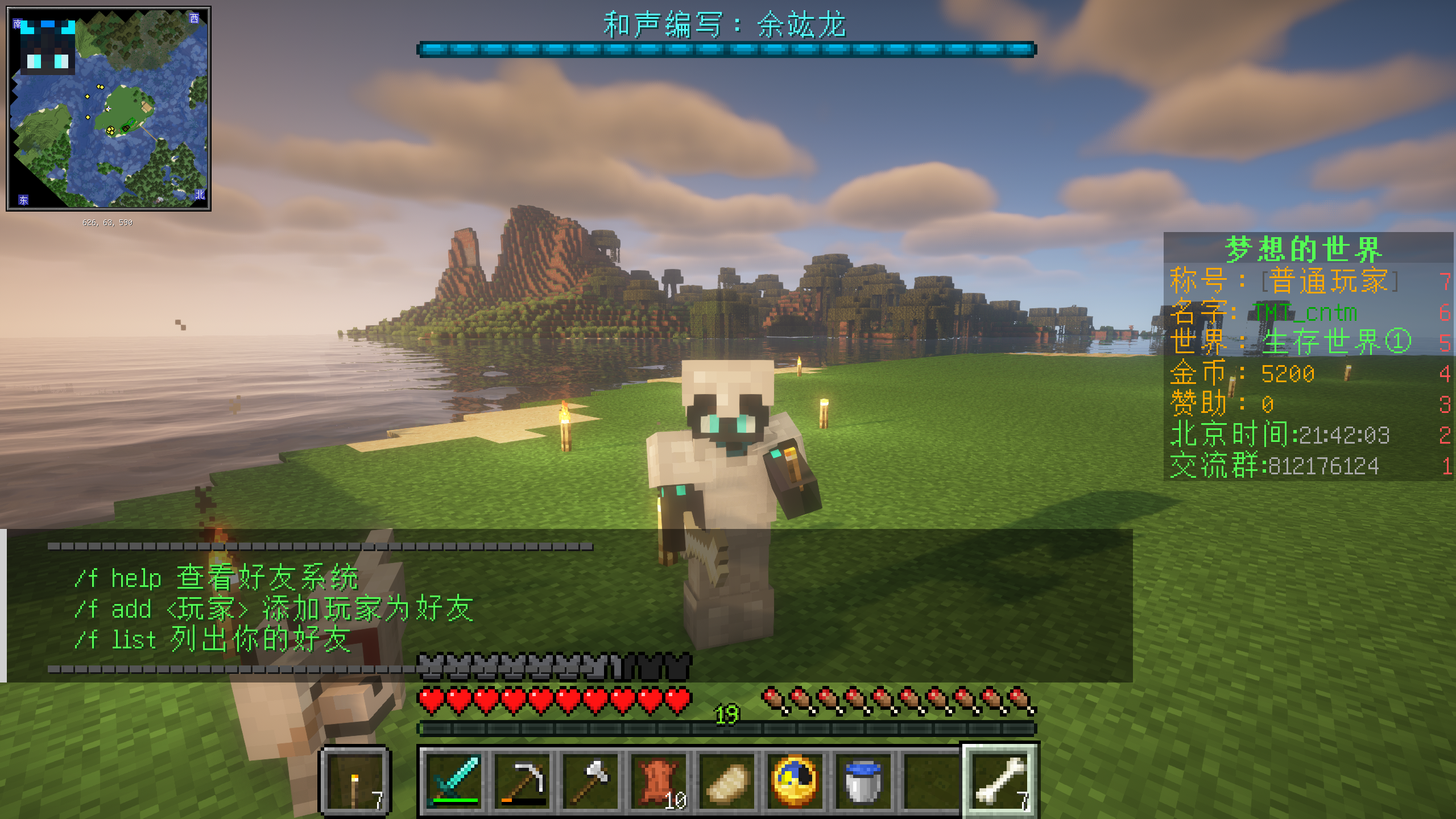Click the "/f list" chat message
1456x819 pixels.
212,640
